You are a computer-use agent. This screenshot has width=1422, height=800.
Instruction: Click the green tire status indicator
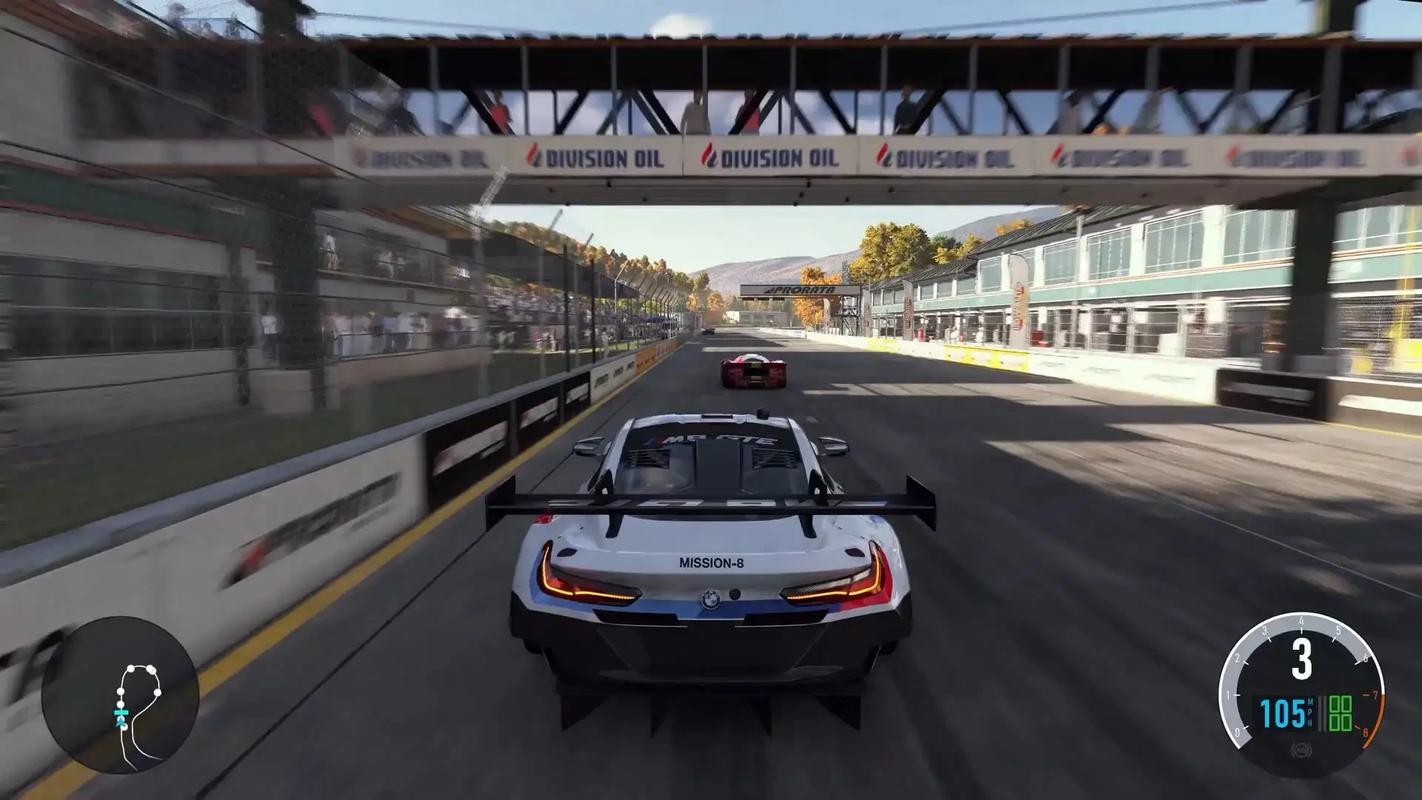[1339, 713]
